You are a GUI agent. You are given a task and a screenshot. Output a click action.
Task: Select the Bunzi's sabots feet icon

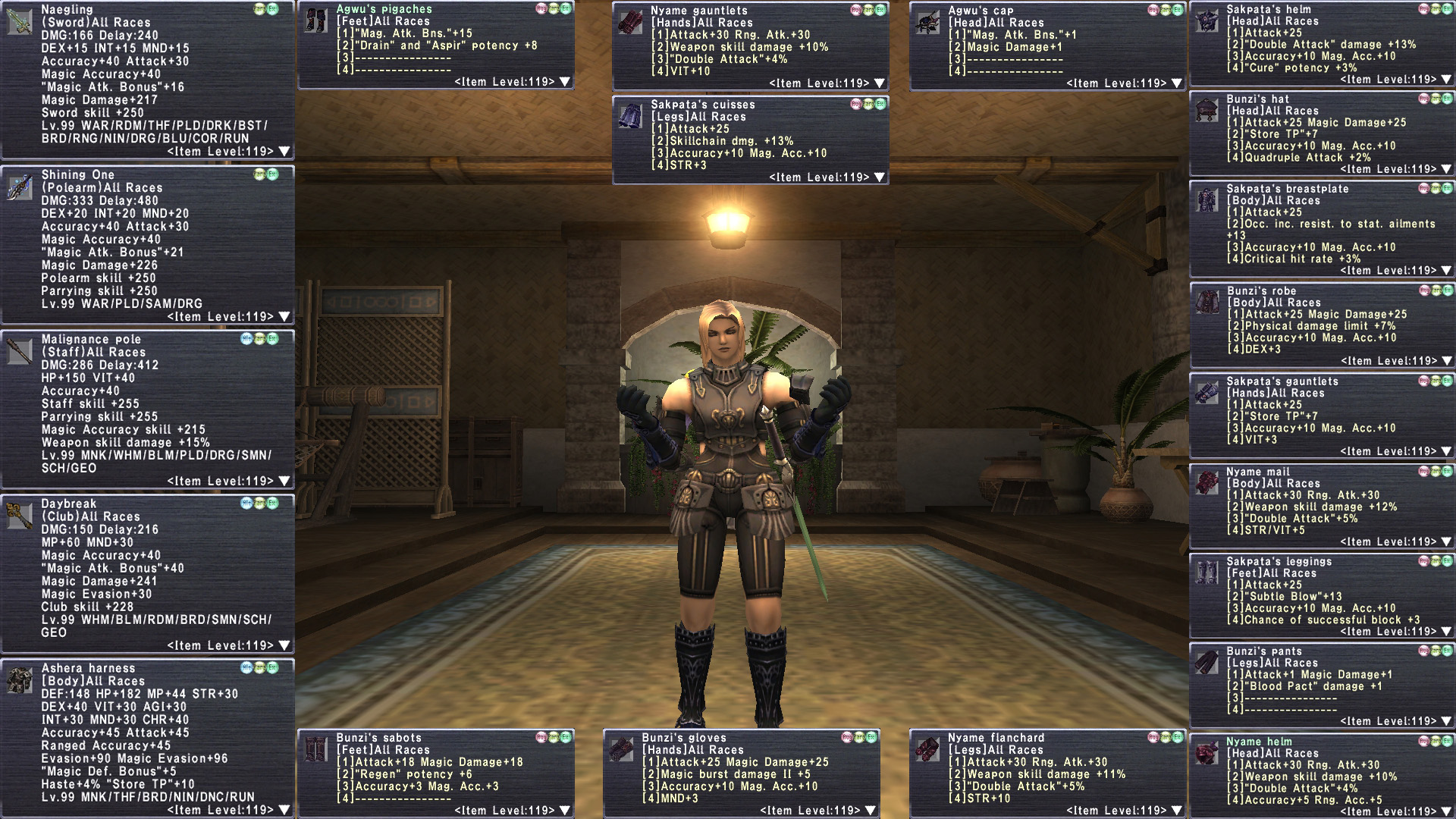pyautogui.click(x=315, y=749)
